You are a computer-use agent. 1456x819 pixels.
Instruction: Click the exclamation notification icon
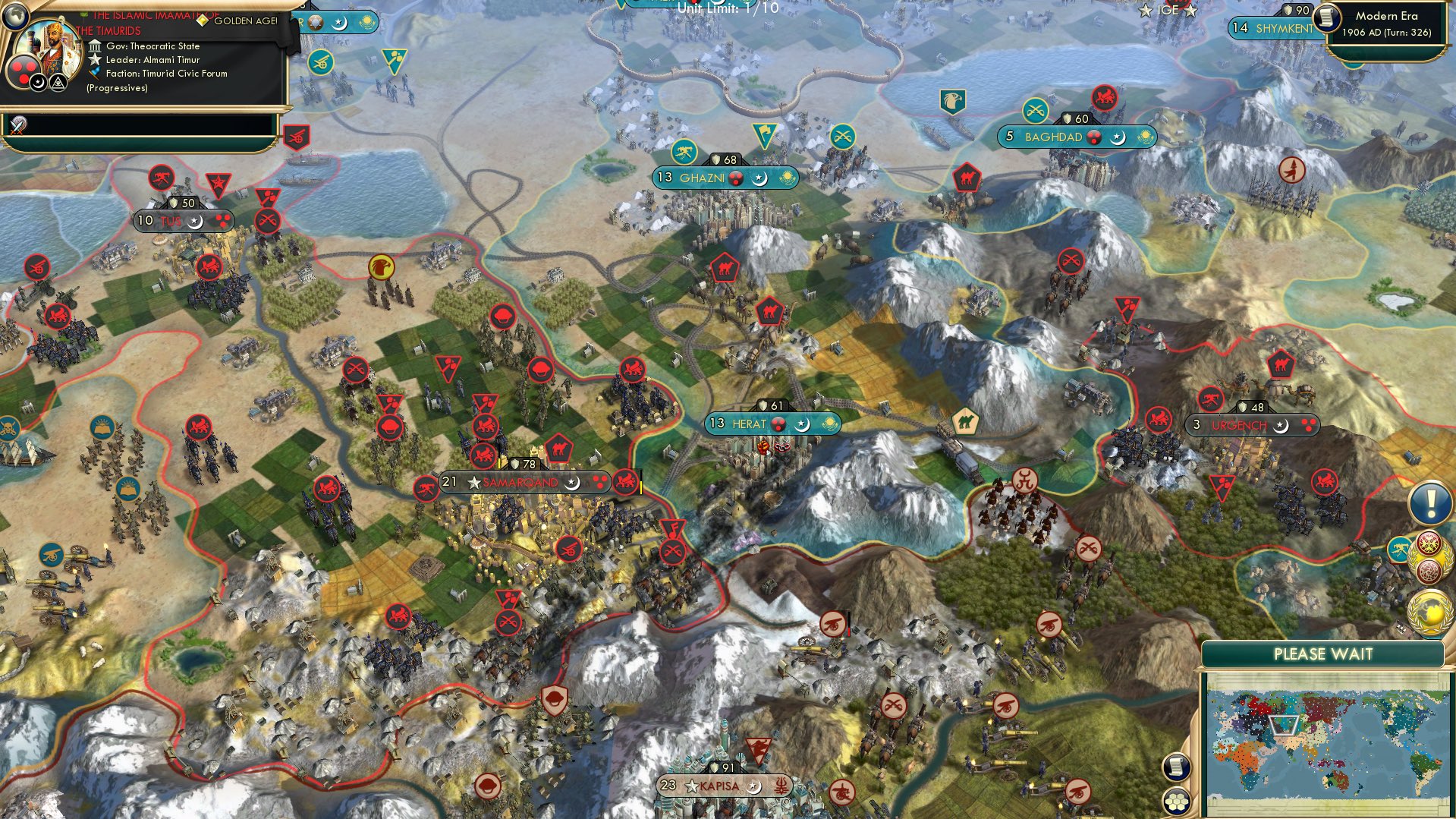click(x=1429, y=500)
